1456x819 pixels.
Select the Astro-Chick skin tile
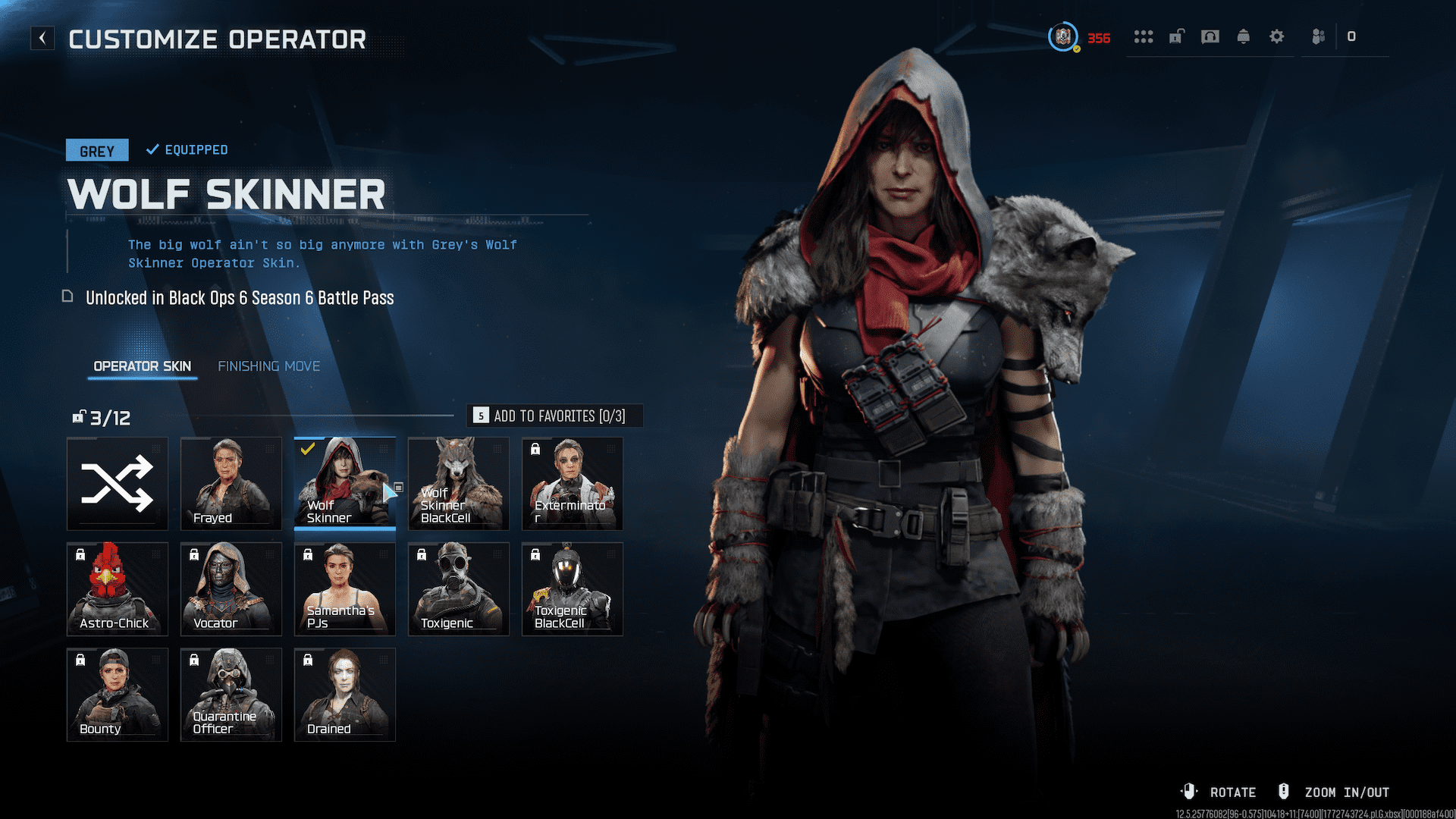click(x=118, y=589)
